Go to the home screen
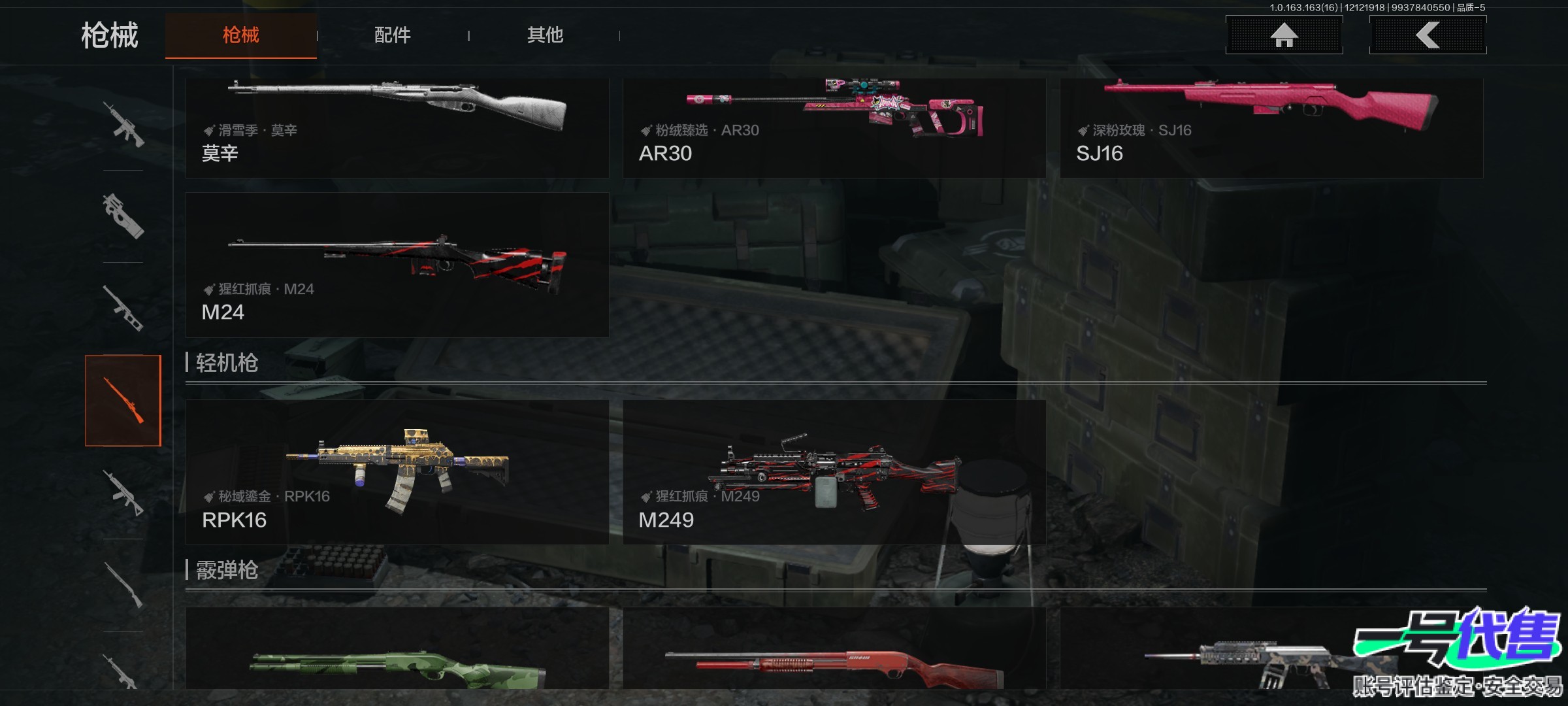The width and height of the screenshot is (1568, 706). click(1284, 35)
